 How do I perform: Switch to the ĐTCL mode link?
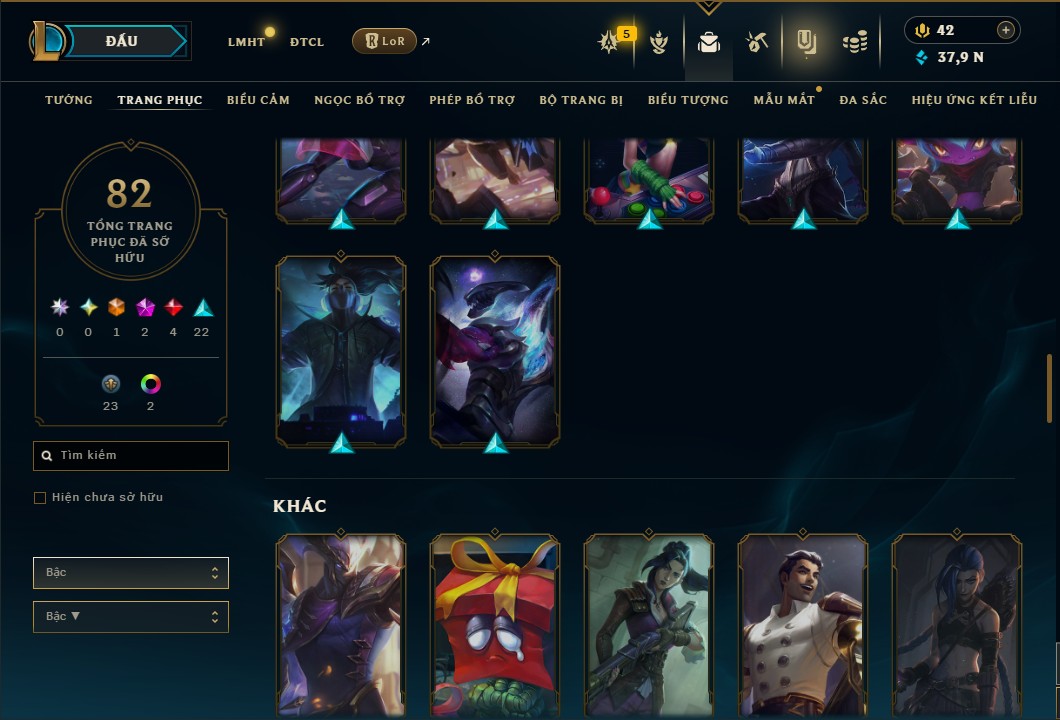(x=306, y=42)
